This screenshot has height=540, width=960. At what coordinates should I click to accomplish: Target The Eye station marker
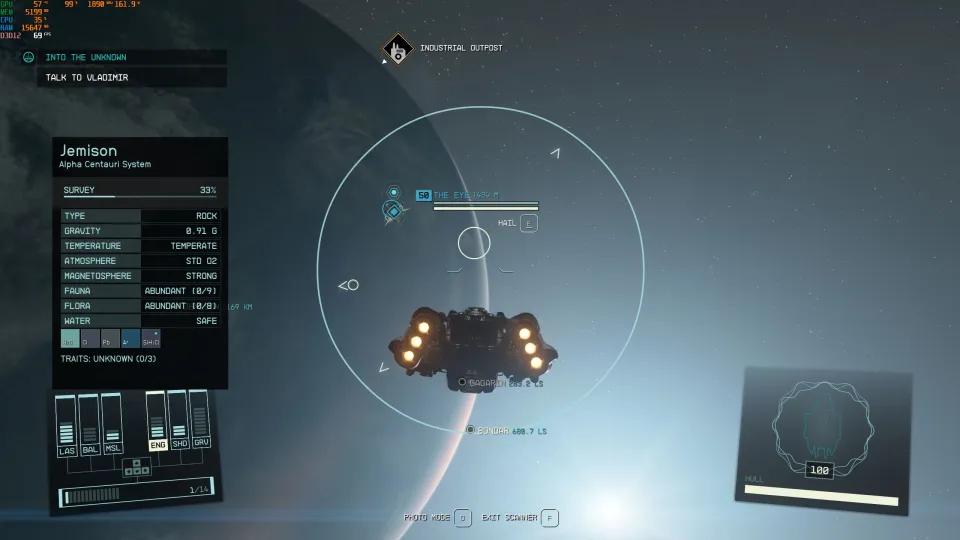pyautogui.click(x=394, y=210)
